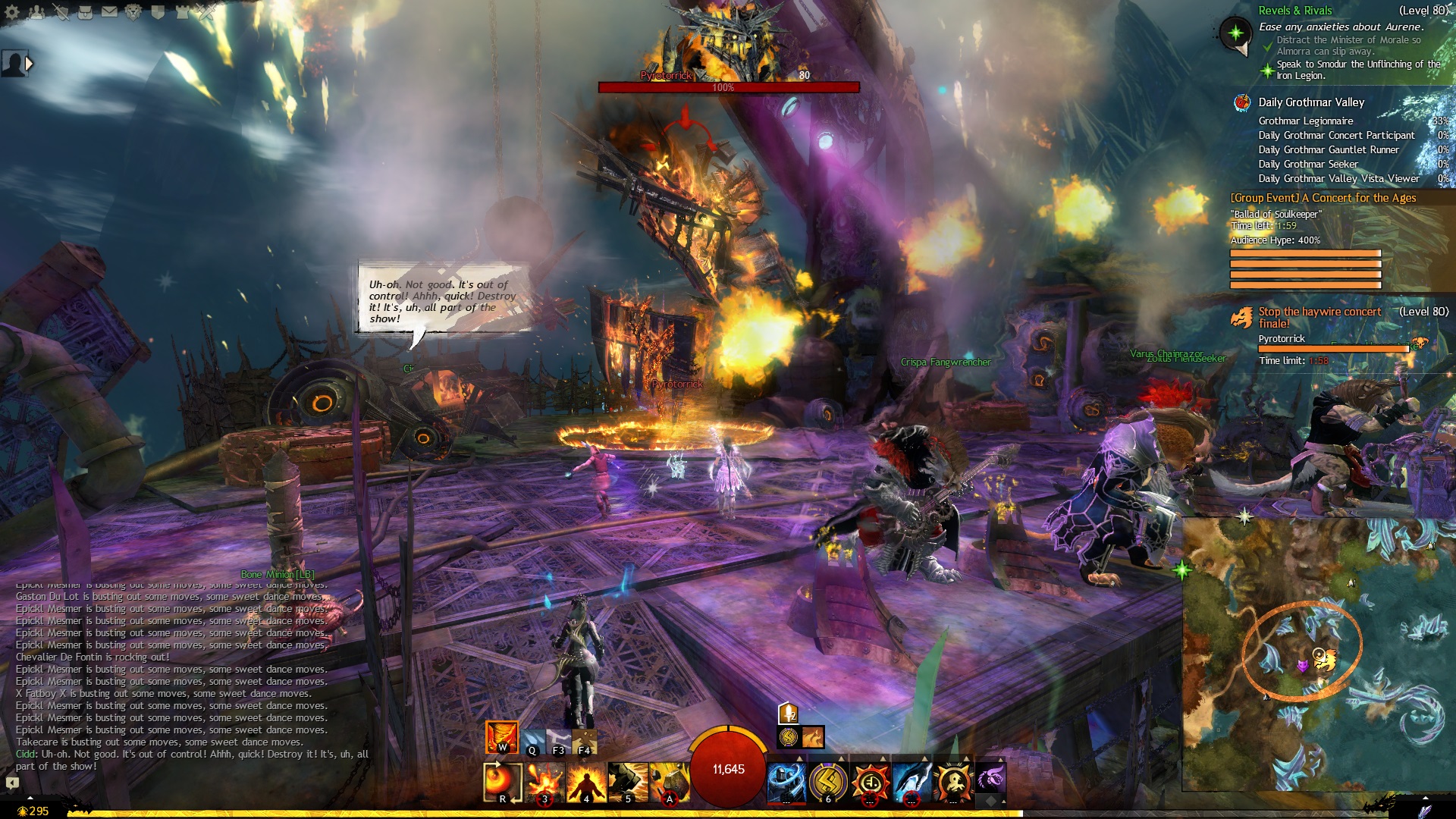1456x819 pixels.
Task: Open the PvP crossed swords icon
Action: point(206,12)
